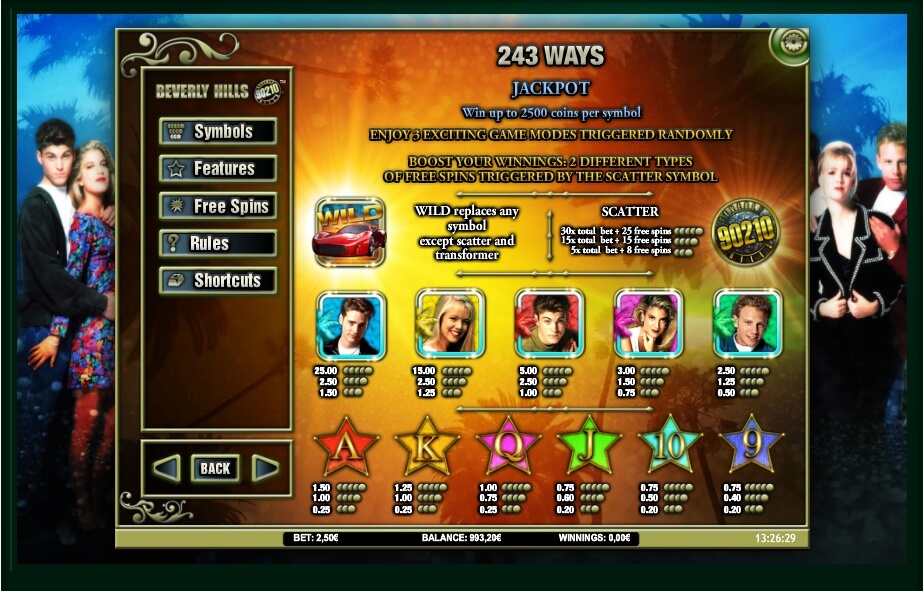924x591 pixels.
Task: Select the Features menu entry
Action: (x=218, y=169)
